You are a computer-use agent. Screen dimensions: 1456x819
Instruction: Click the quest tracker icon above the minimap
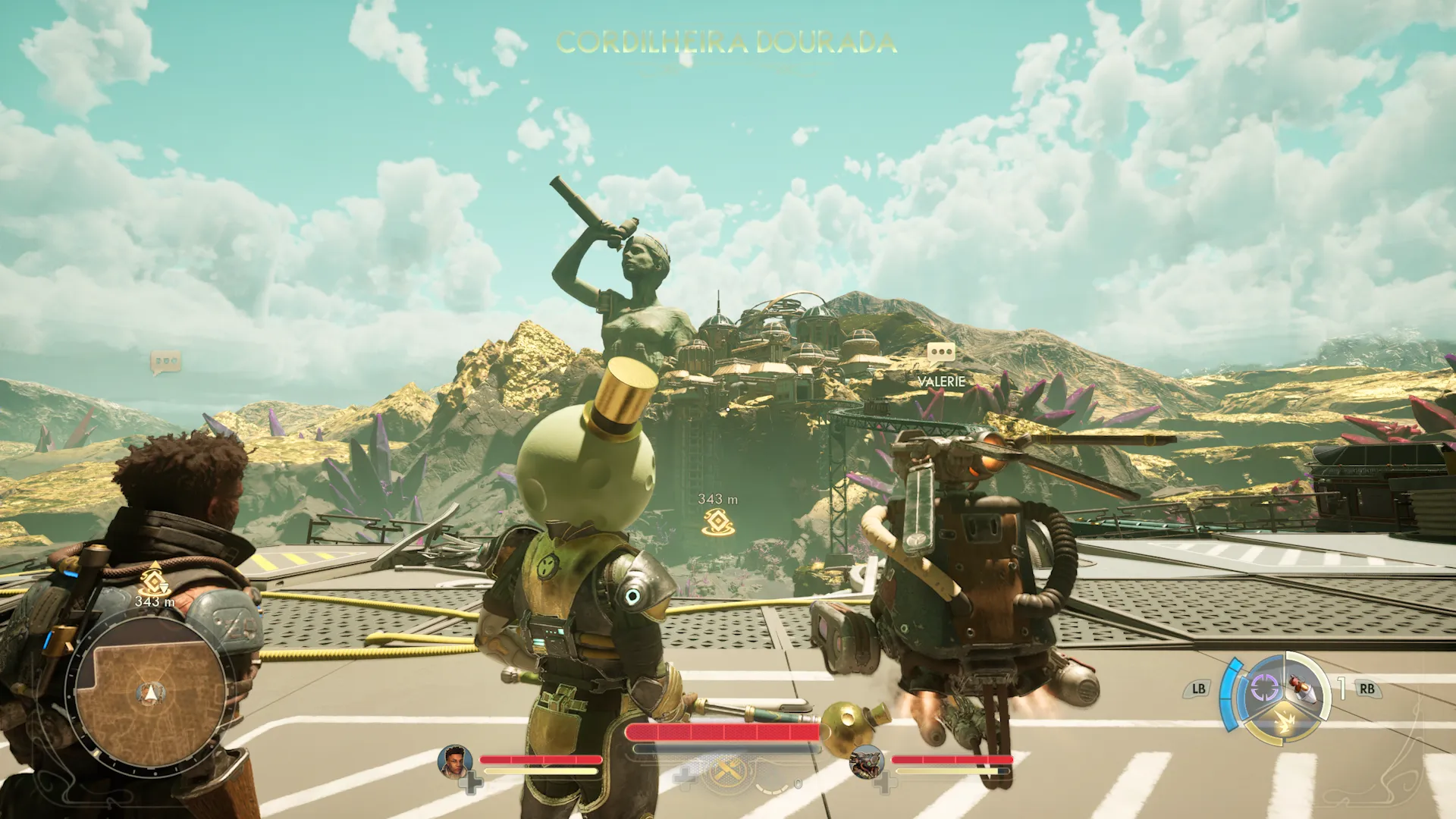(x=154, y=579)
